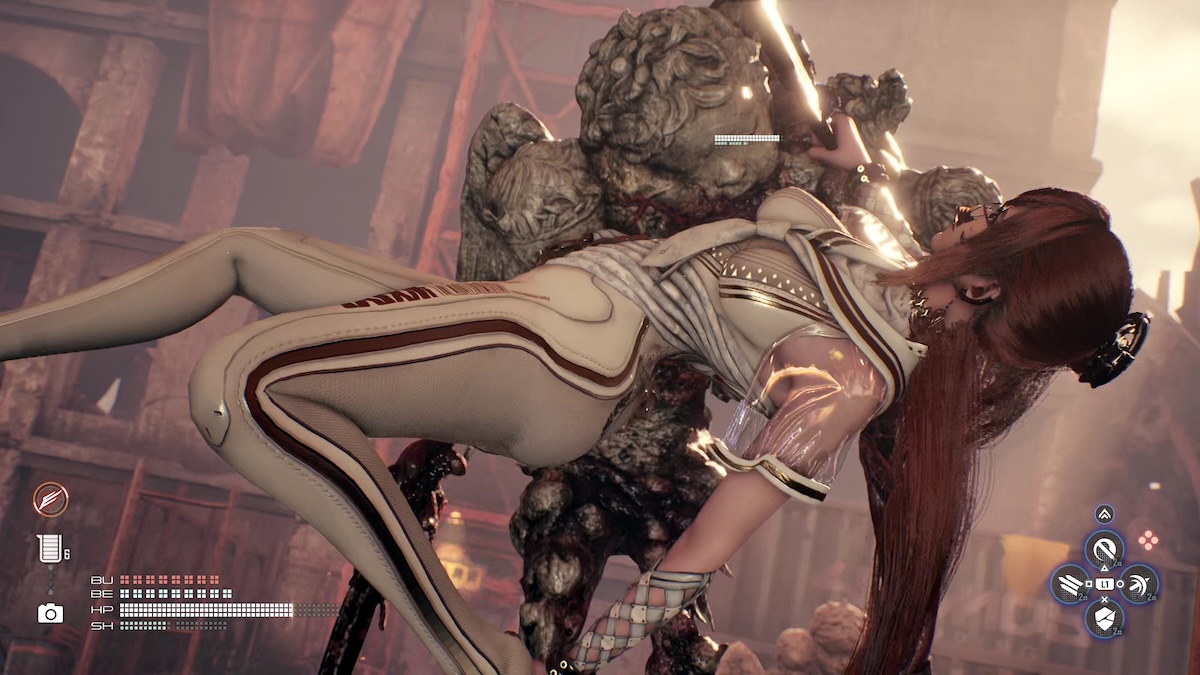
Task: Click the four red dots indicator
Action: (1148, 540)
